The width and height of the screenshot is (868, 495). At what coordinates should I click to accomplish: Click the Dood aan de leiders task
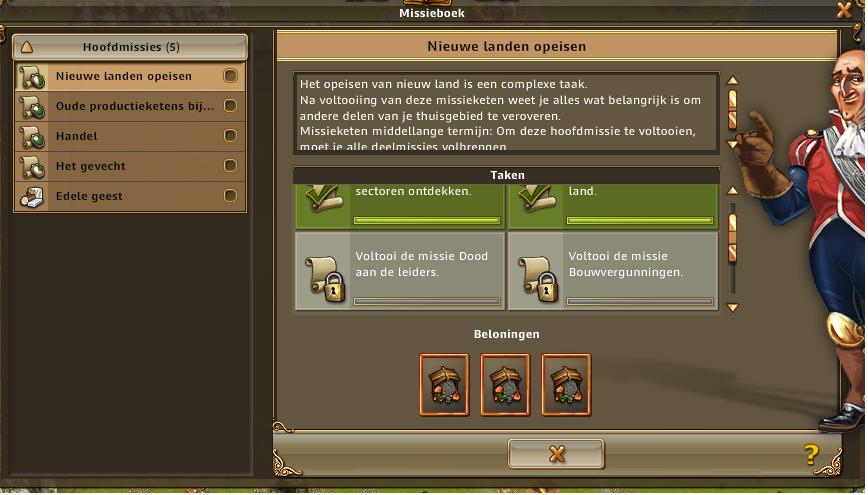(400, 271)
